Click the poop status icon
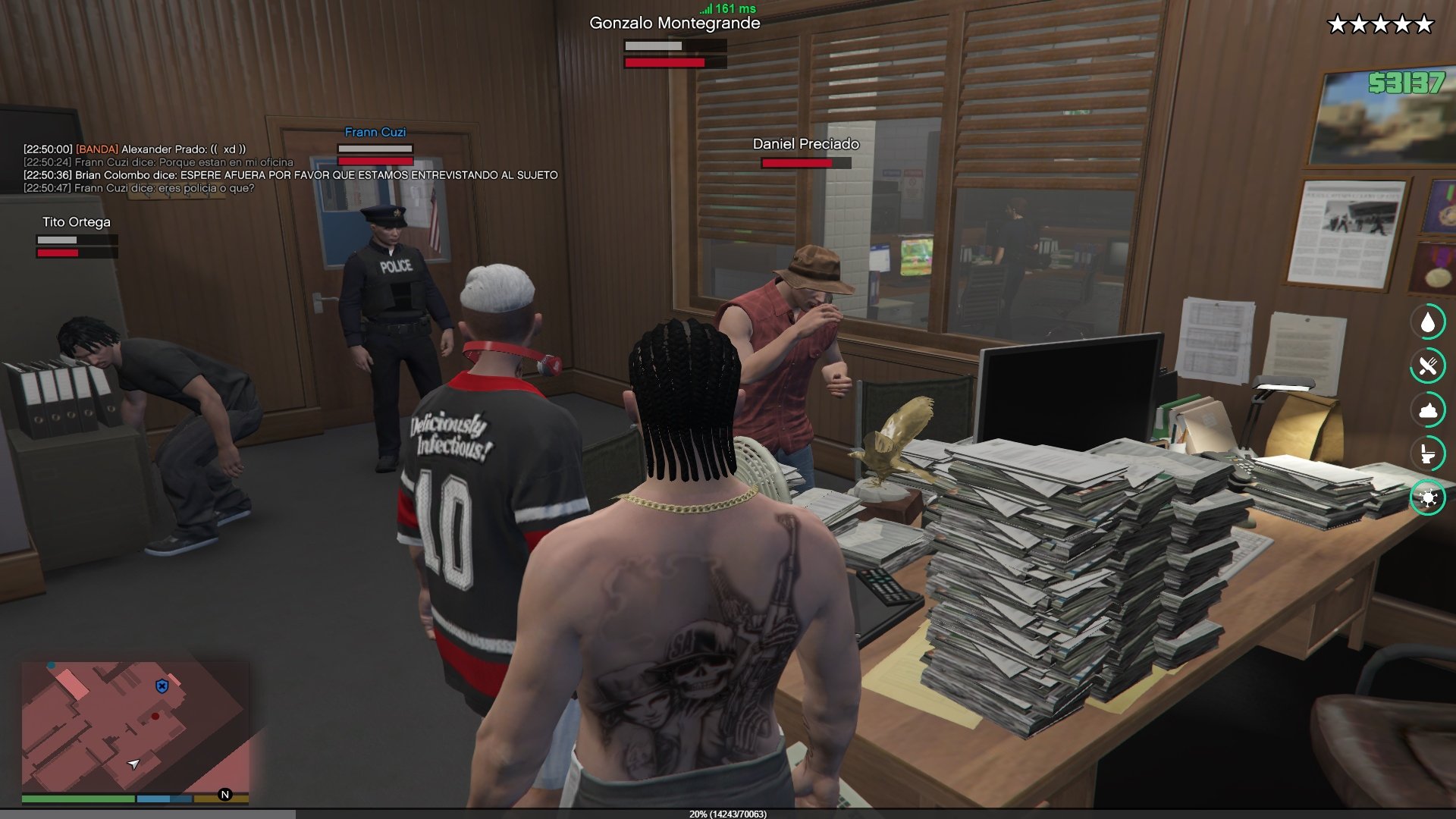The width and height of the screenshot is (1456, 819). [1428, 410]
